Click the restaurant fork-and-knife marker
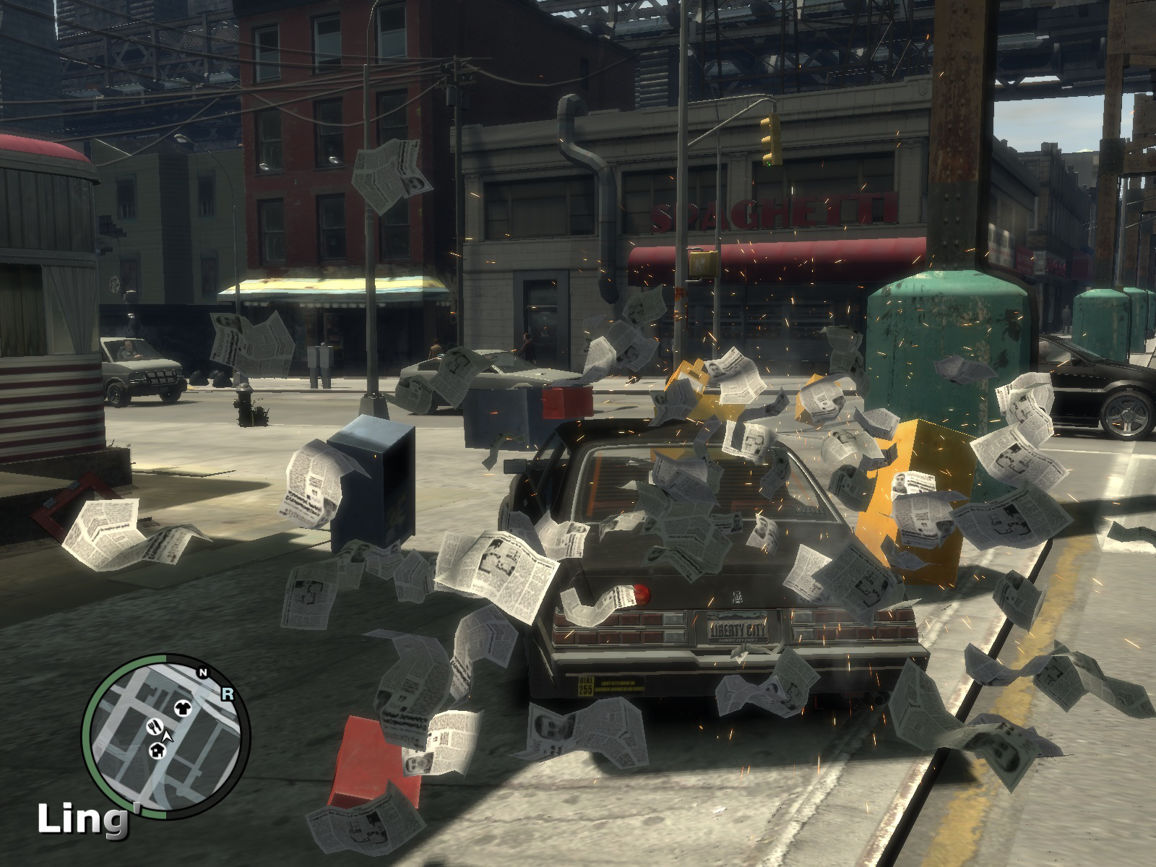 [154, 725]
